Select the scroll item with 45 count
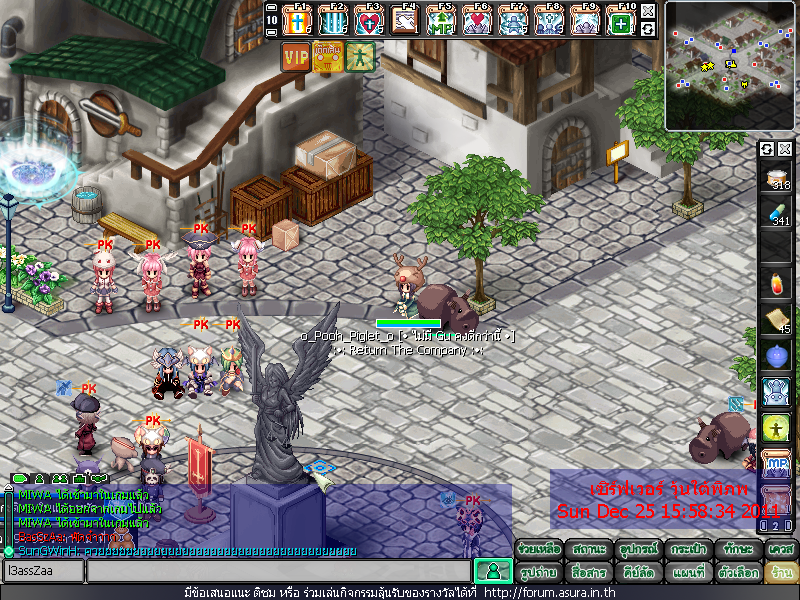Viewport: 800px width, 600px height. (777, 319)
